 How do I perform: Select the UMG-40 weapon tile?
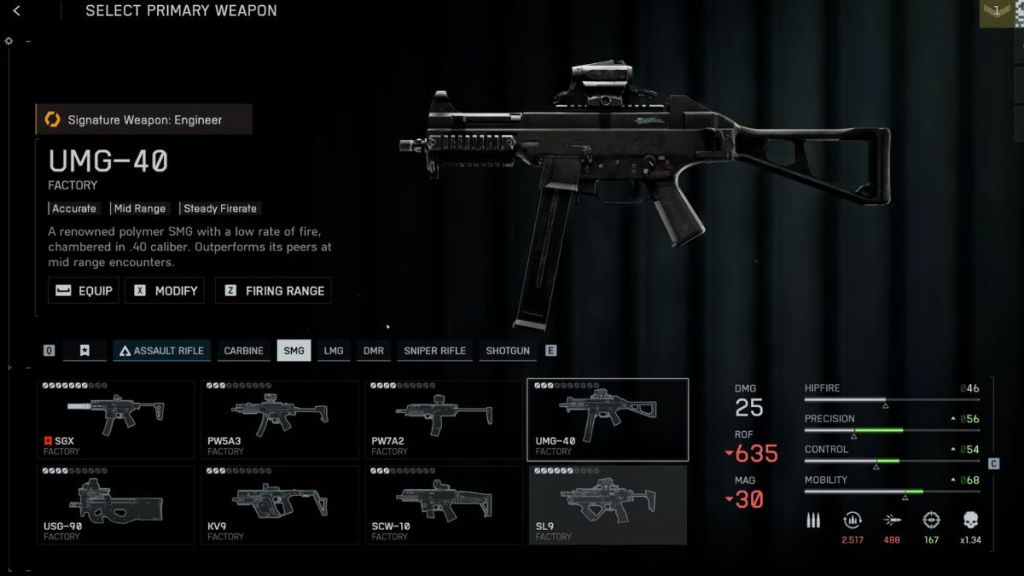(x=607, y=419)
